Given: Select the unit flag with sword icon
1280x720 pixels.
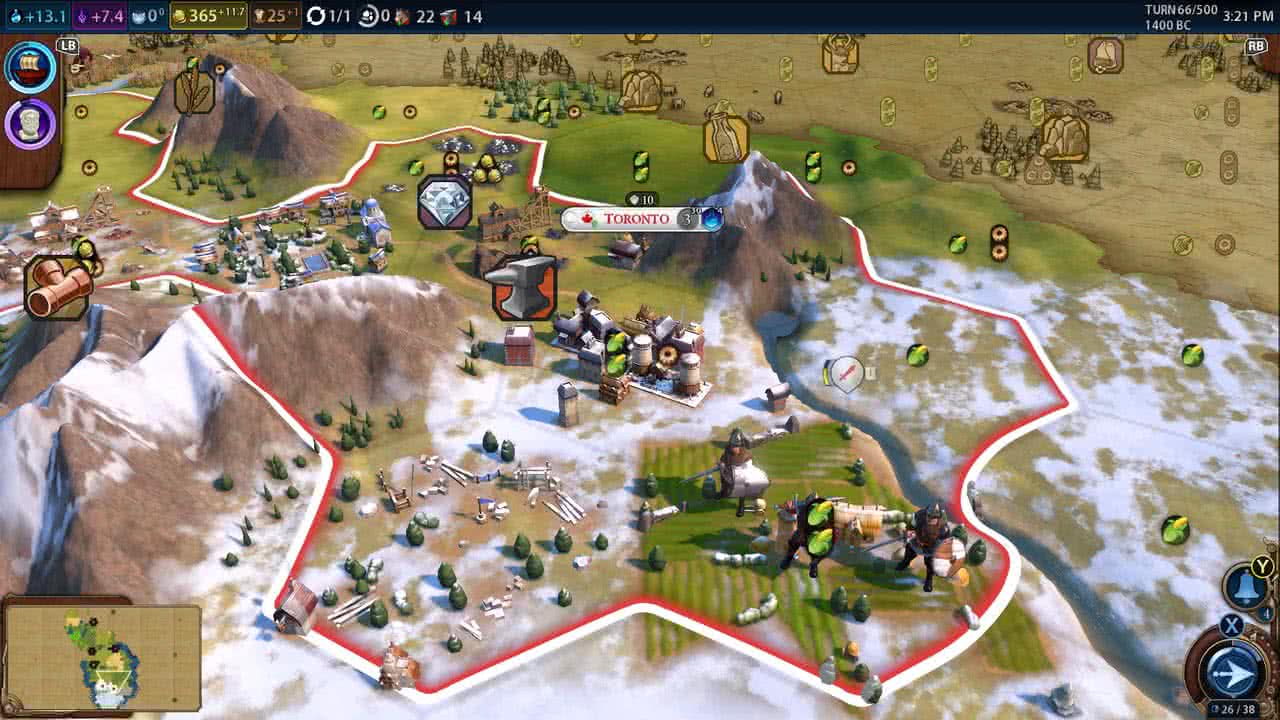Looking at the screenshot, I should (846, 374).
